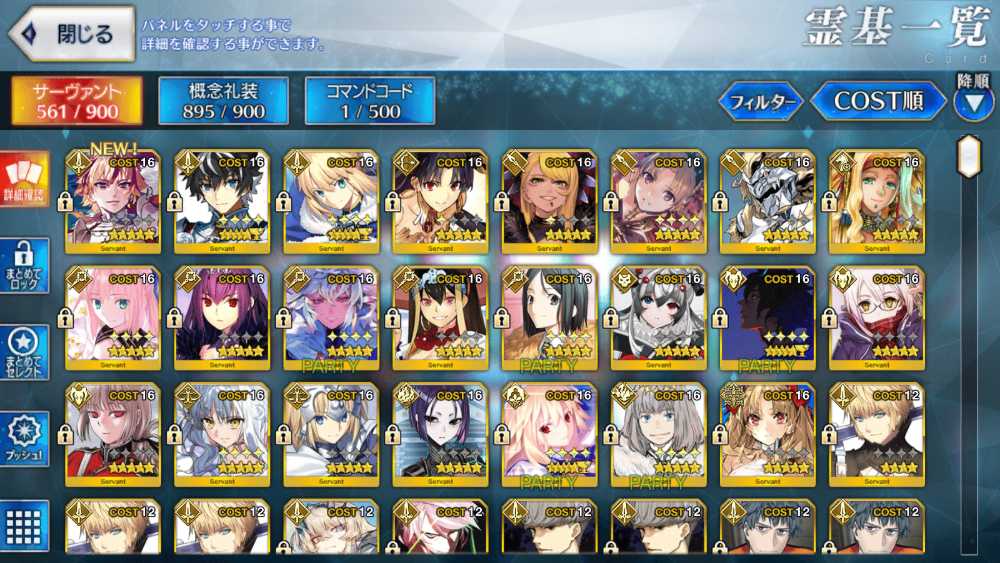Open the purple-haired red-eyed servant card
This screenshot has height=563, width=1000.
tap(221, 315)
